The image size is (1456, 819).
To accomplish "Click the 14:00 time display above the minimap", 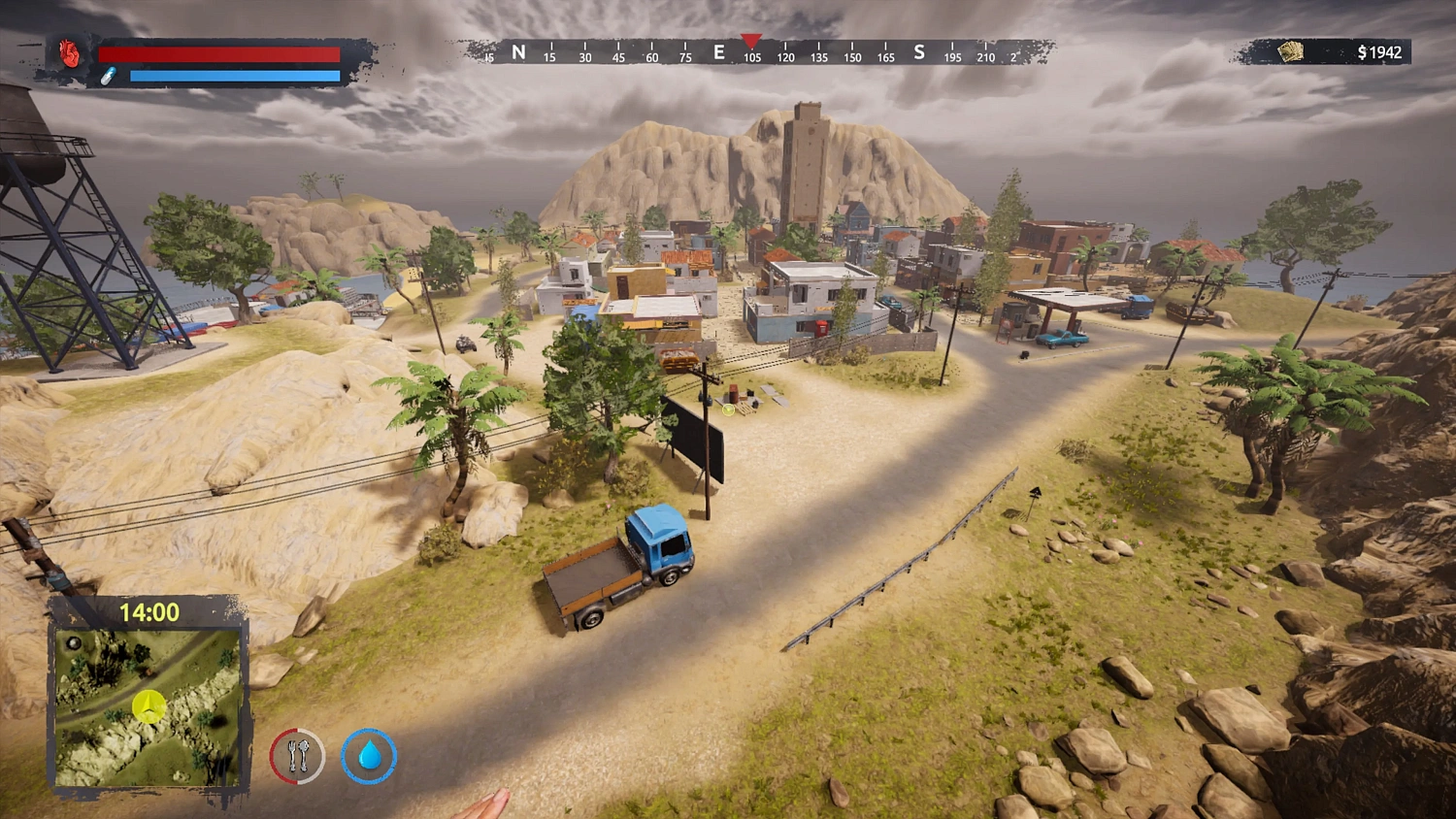I will point(149,610).
